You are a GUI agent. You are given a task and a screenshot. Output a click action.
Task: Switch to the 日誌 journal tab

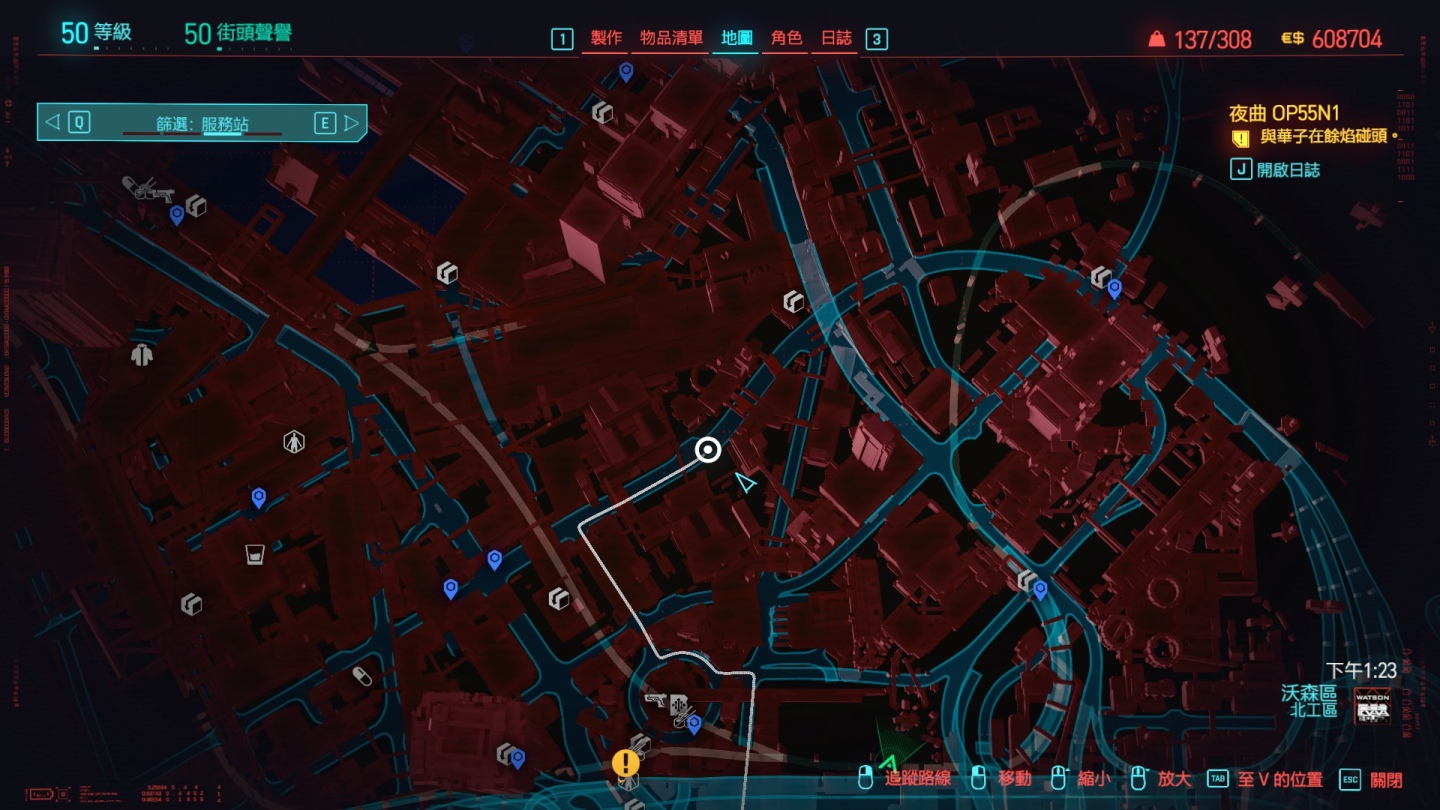836,38
